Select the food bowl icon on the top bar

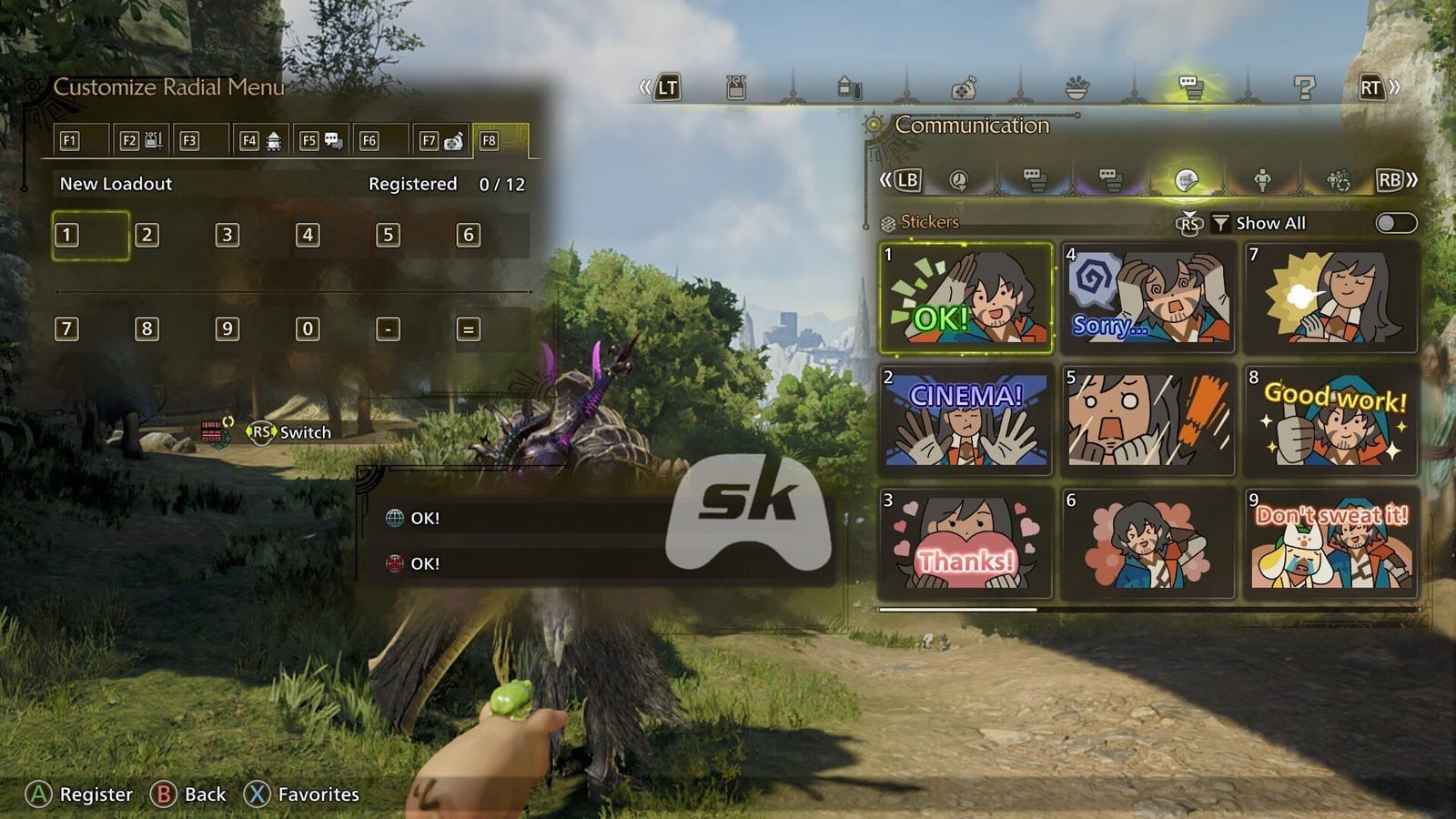[x=1077, y=88]
